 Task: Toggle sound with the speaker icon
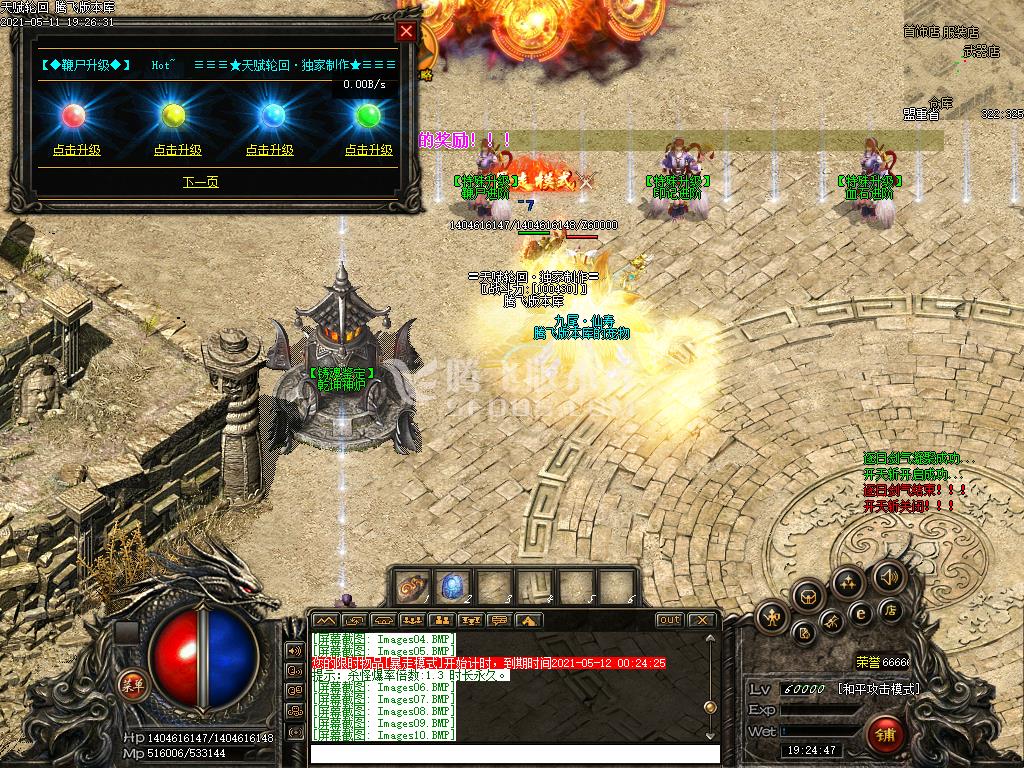[x=887, y=577]
